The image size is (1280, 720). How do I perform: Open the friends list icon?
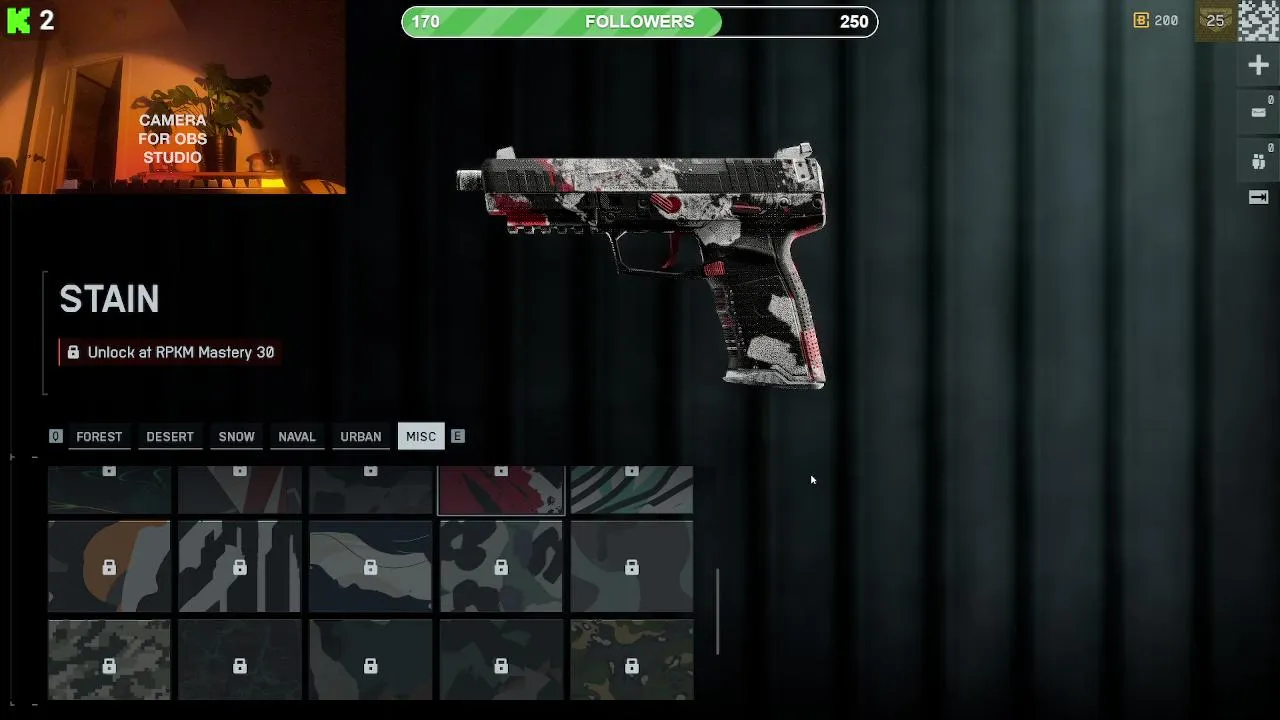[1259, 161]
